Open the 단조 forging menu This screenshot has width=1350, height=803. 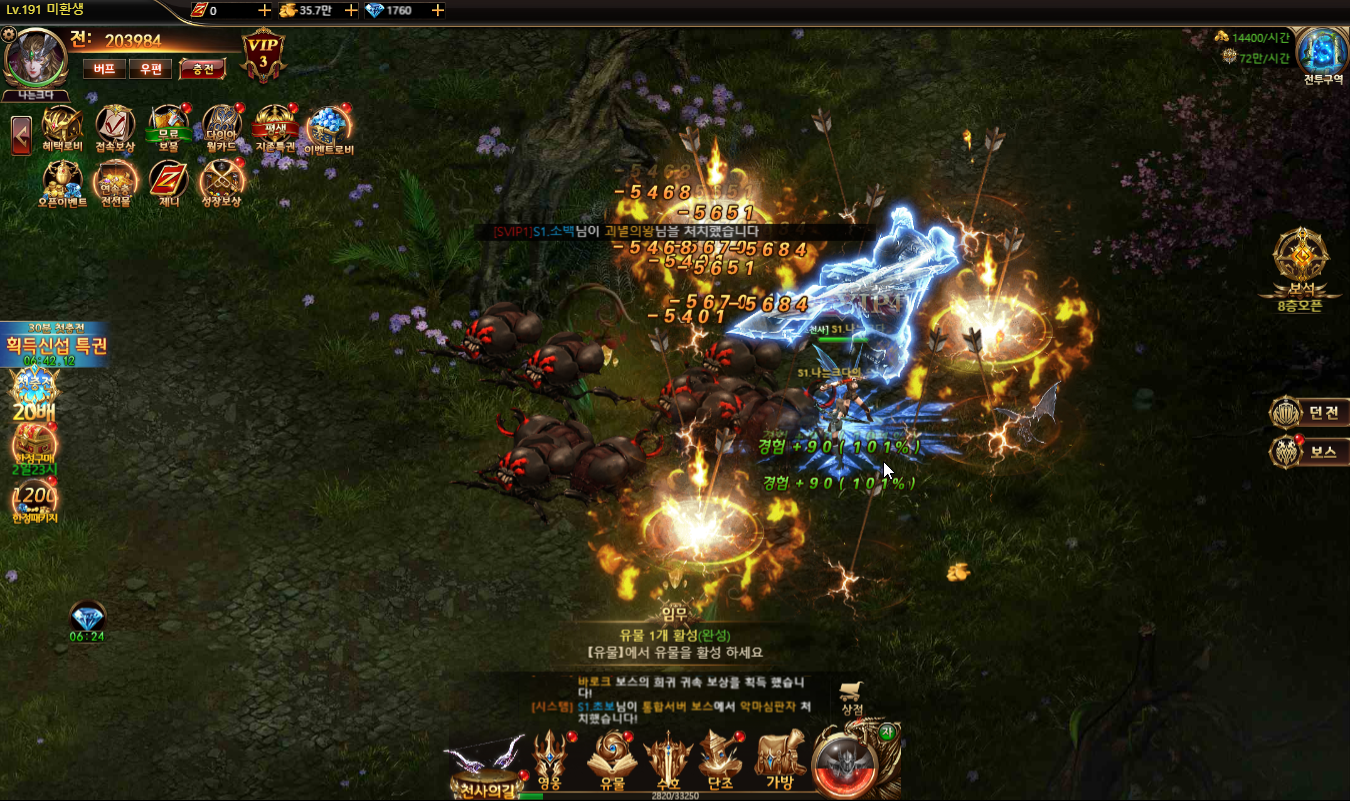[720, 762]
